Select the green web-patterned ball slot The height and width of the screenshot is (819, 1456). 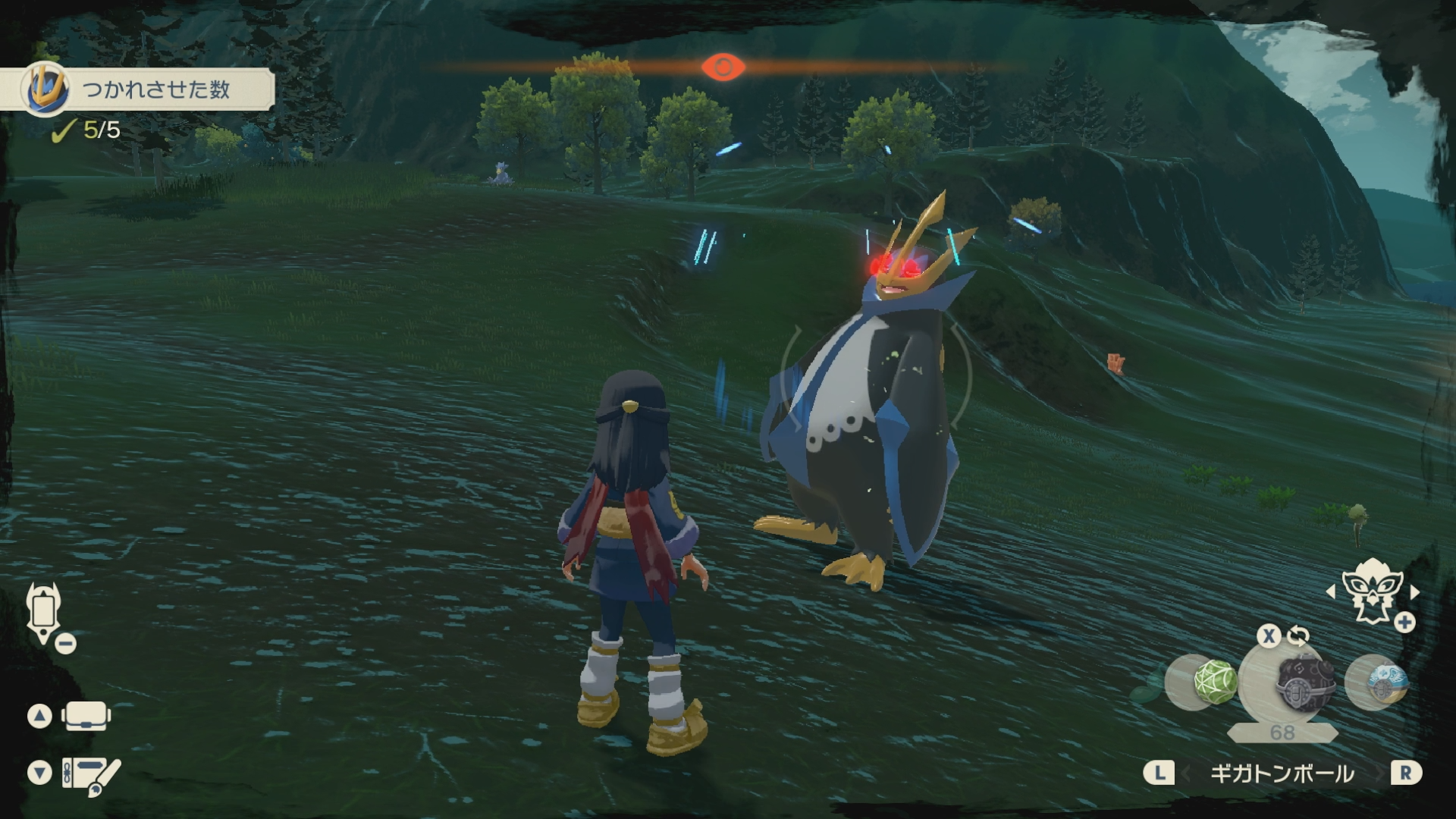[1212, 681]
